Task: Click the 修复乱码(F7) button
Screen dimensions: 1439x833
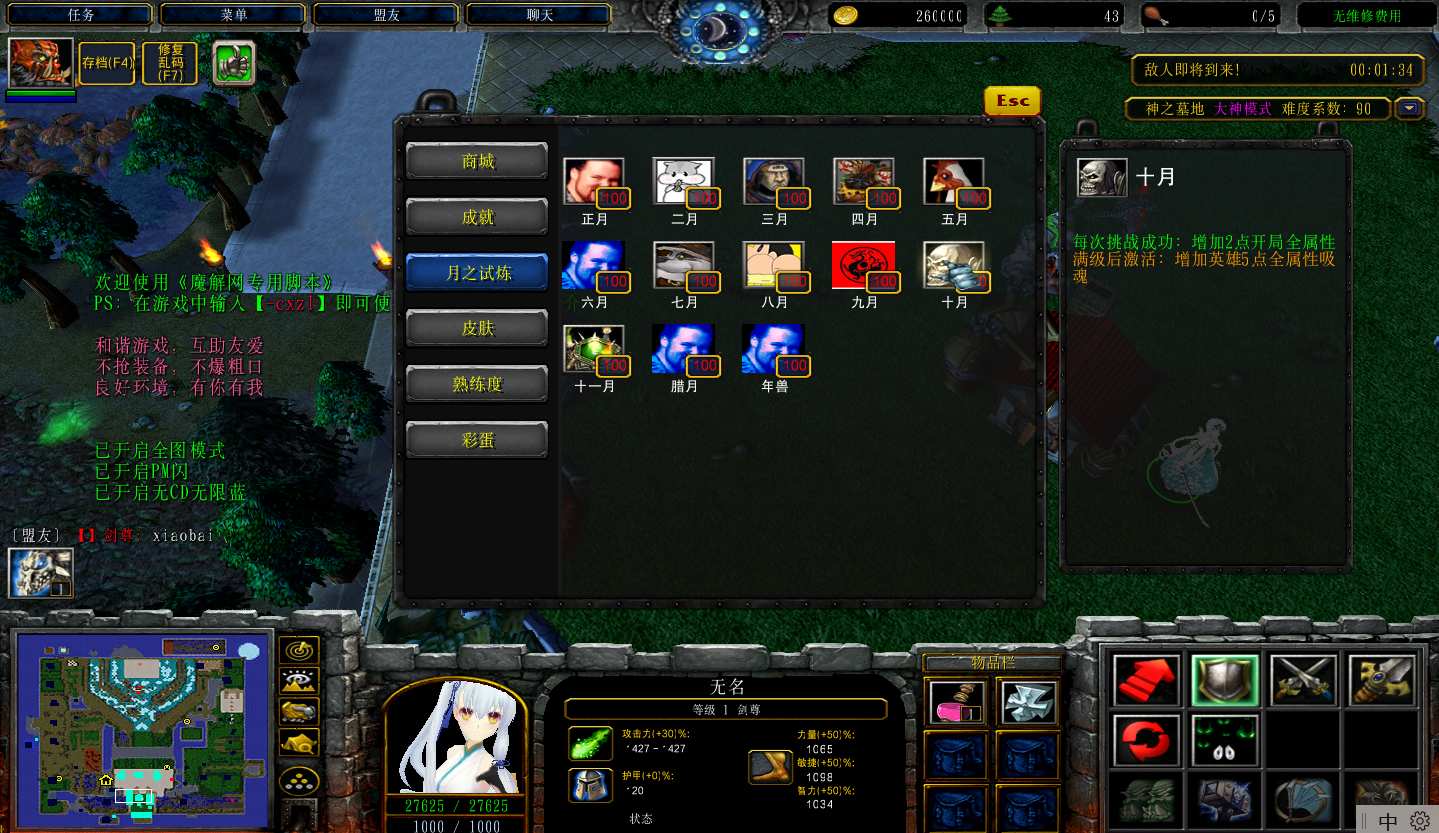Action: point(171,63)
